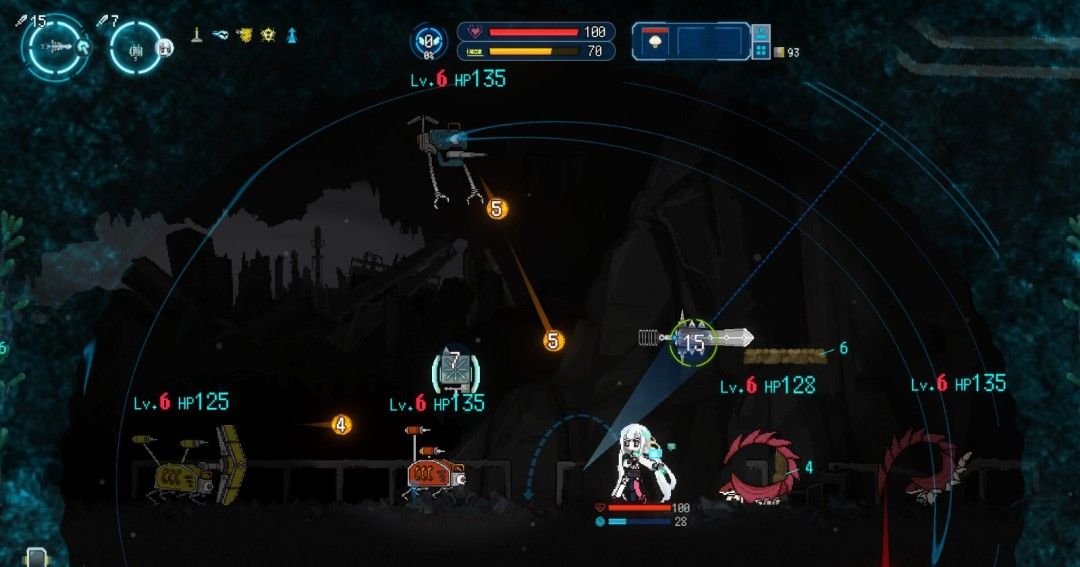Select the secondary weapon dial showing 7
Image resolution: width=1080 pixels, height=567 pixels.
(x=136, y=47)
